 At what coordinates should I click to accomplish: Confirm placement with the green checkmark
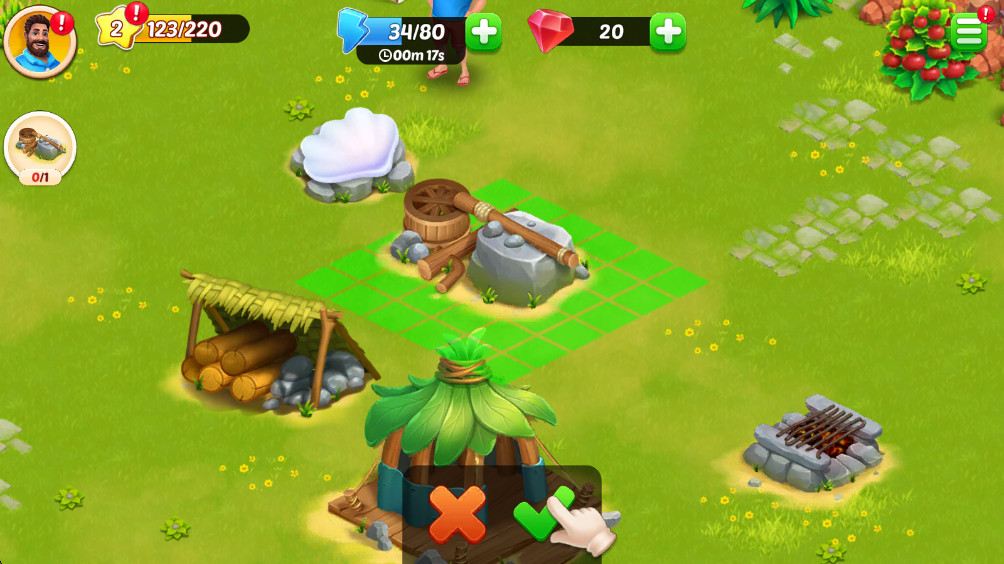pyautogui.click(x=542, y=514)
